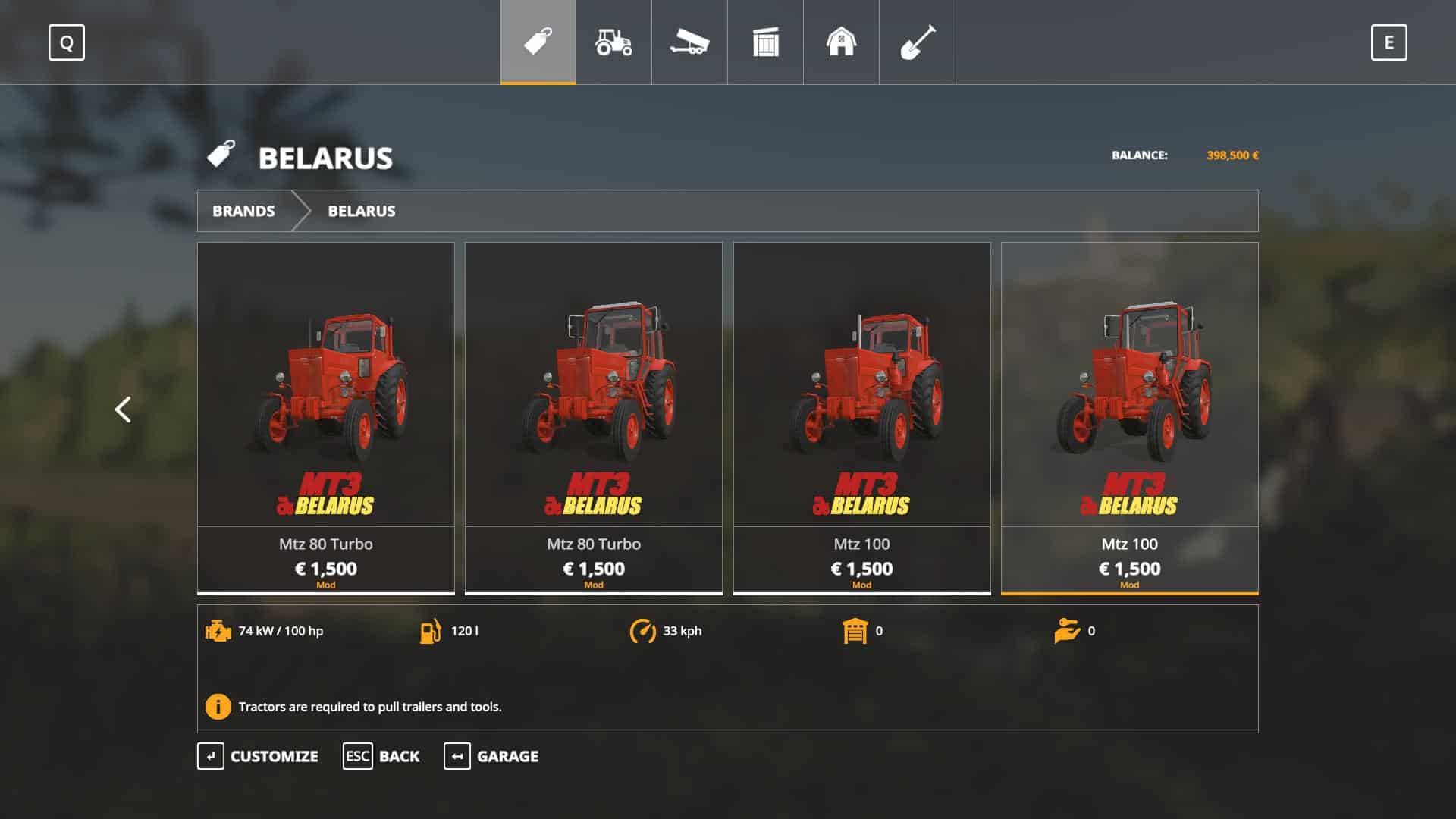
Task: Go back to BRANDS in the breadcrumb
Action: (243, 211)
